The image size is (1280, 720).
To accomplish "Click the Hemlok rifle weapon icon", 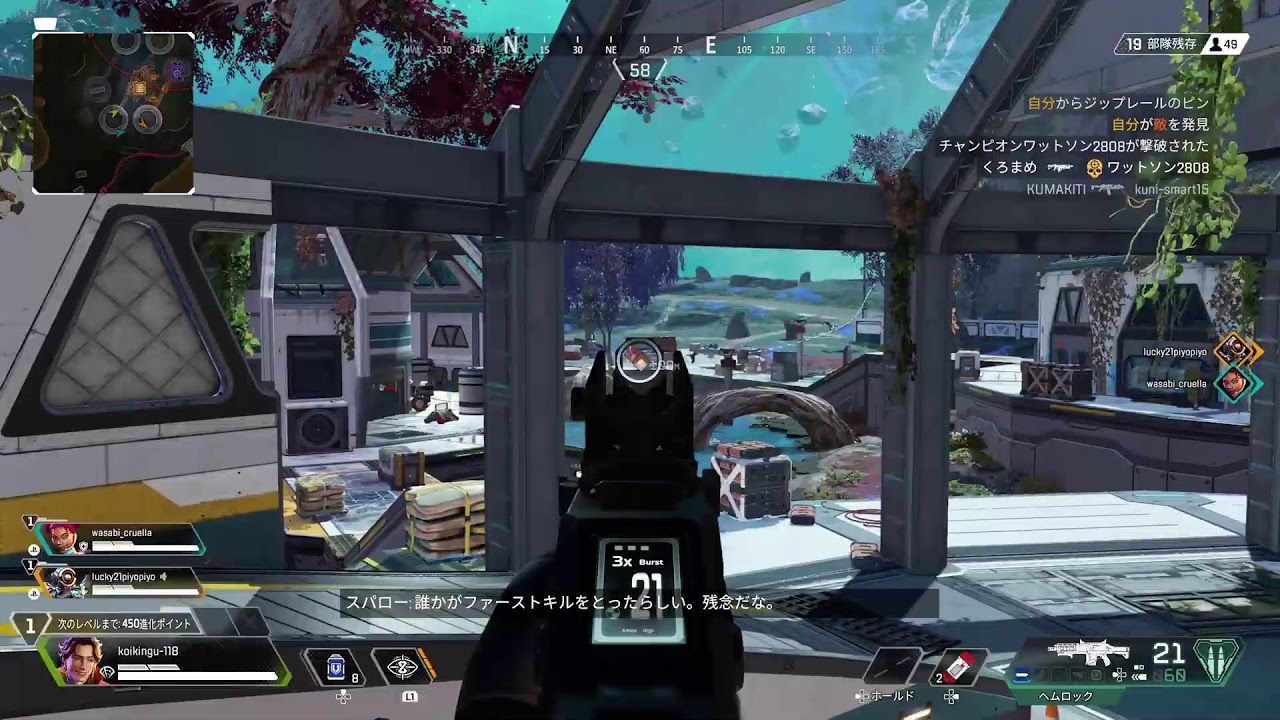I will (1087, 654).
